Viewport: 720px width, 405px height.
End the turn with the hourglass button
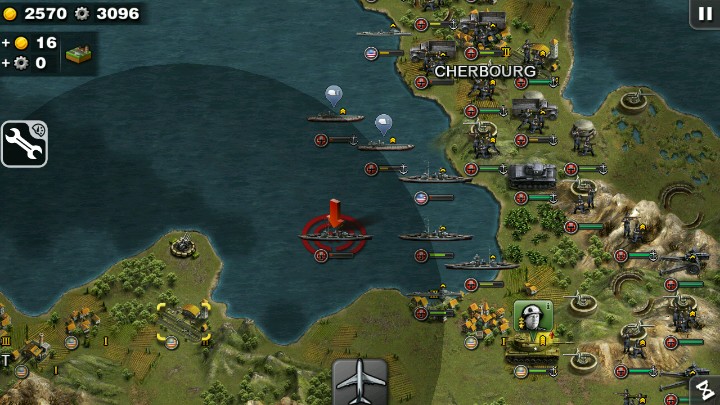[x=704, y=390]
